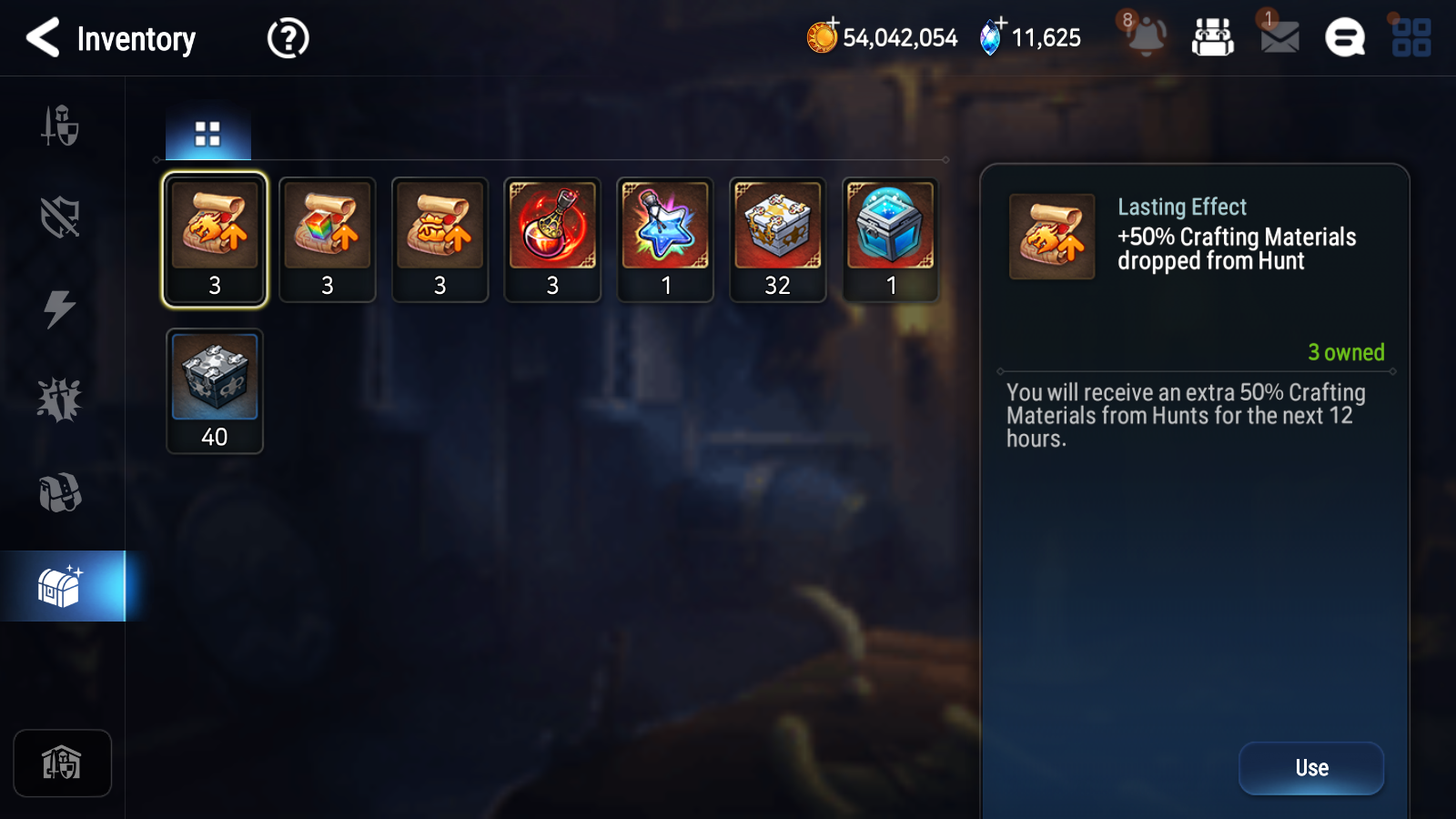
Task: Select the sparkling treasure chest category
Action: coord(61,586)
